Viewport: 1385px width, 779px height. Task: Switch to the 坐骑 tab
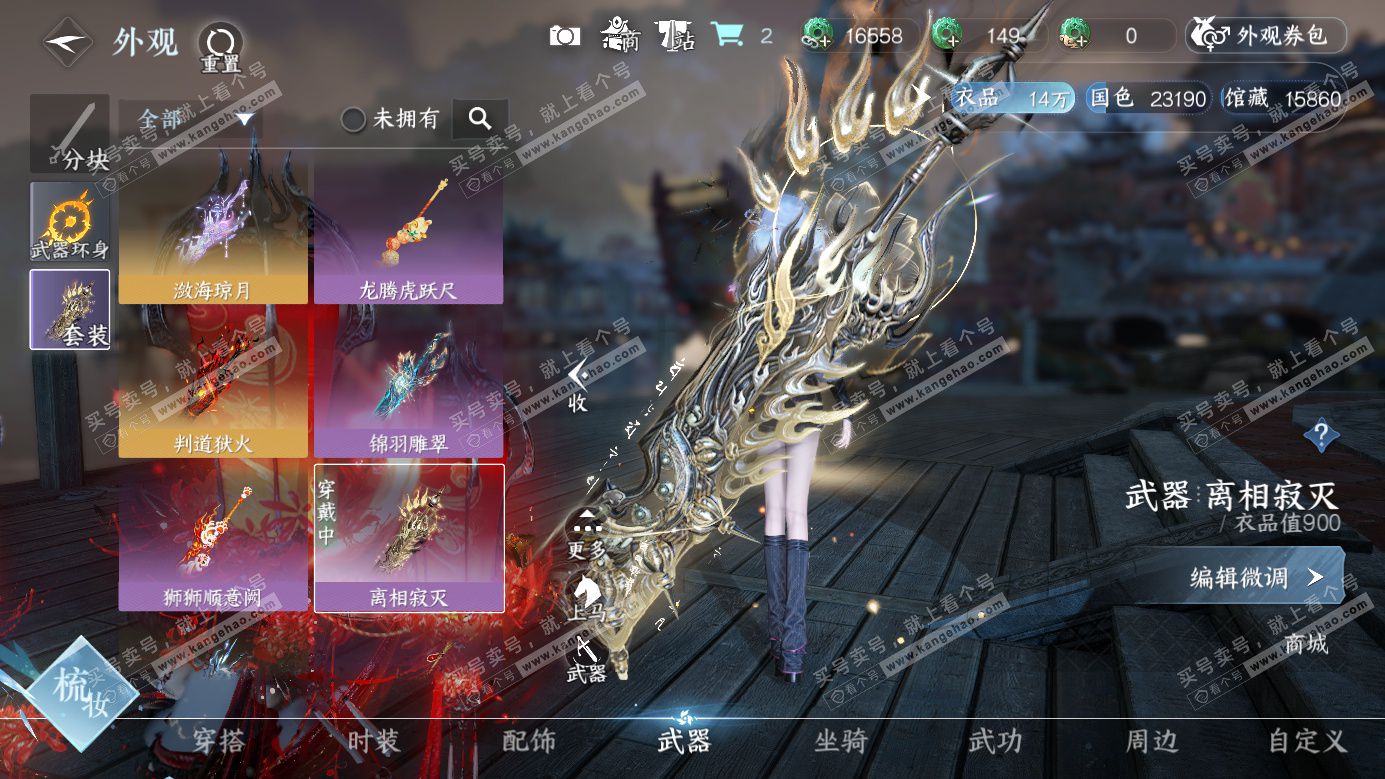[x=840, y=741]
